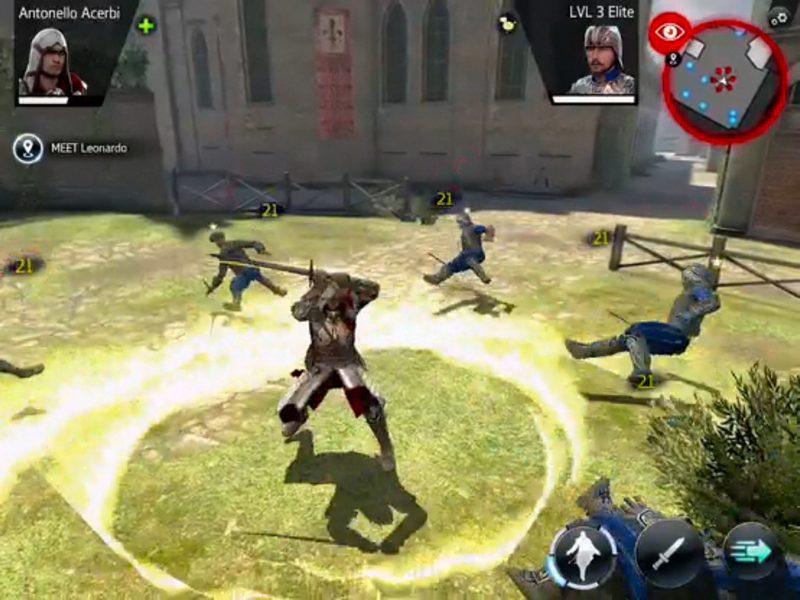The width and height of the screenshot is (800, 600).
Task: Tap the small waypoint pin beside the minimap
Action: coord(673,59)
